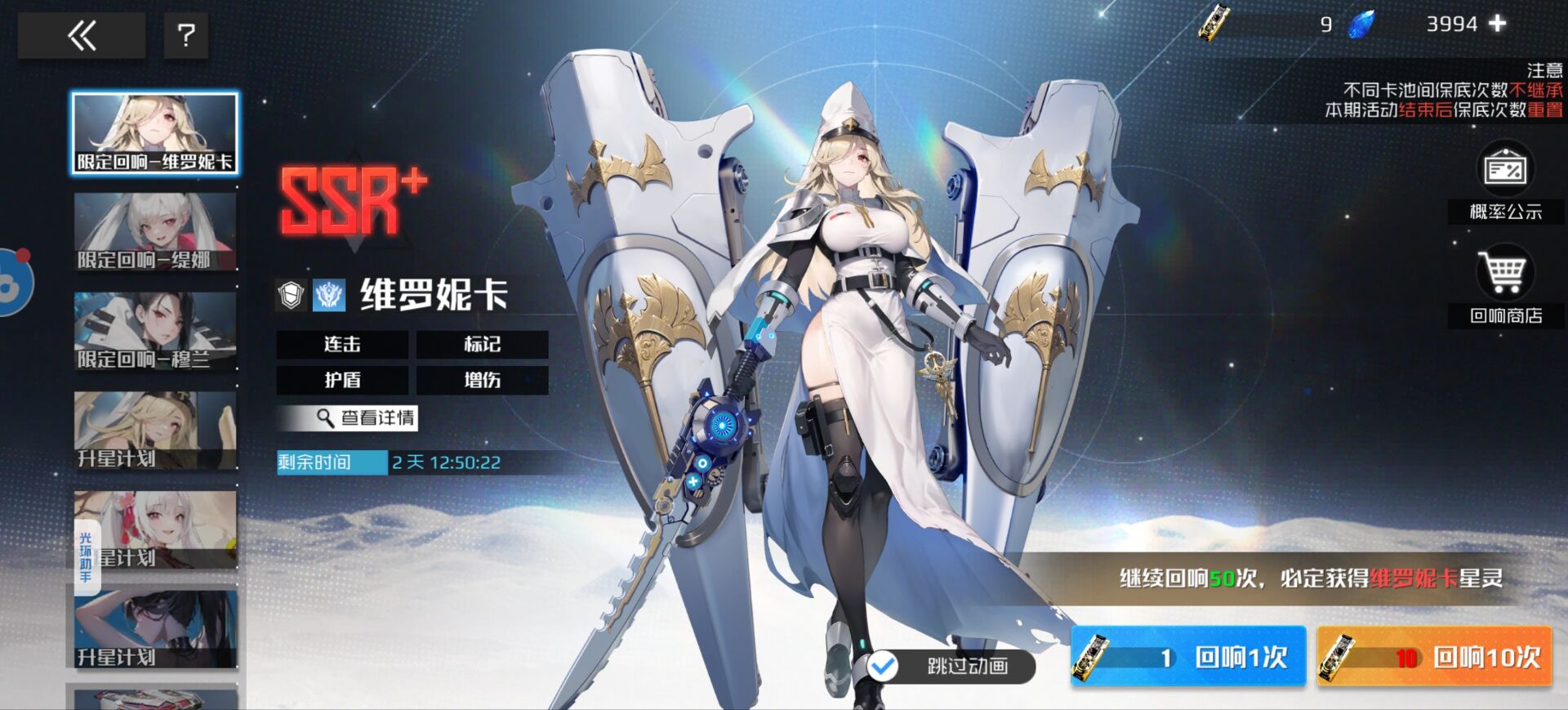Screen dimensions: 1568x710
Task: Show the 护盾 skill tag
Action: (x=342, y=380)
